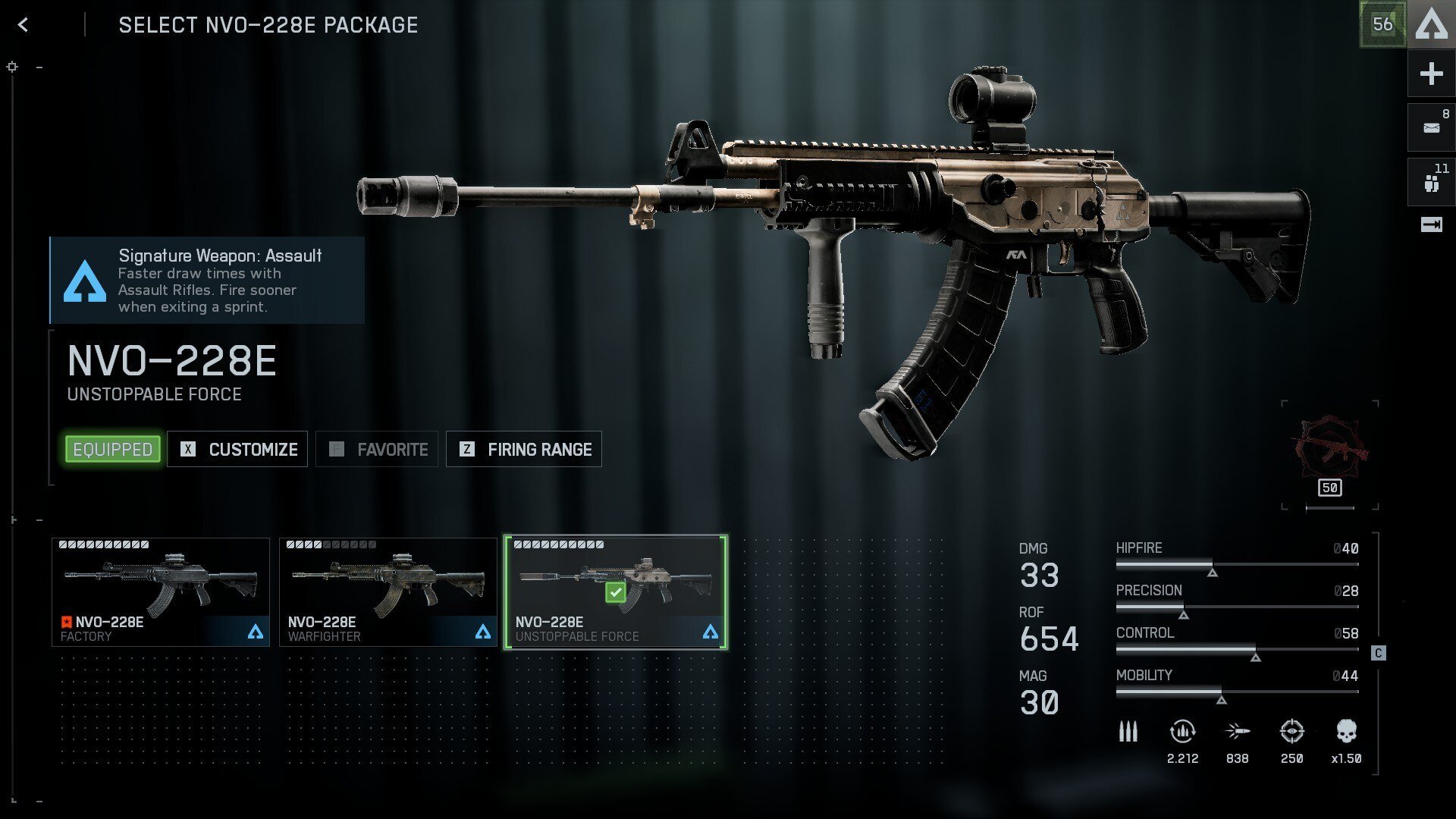This screenshot has width=1456, height=819.
Task: Select the Unstoppable Force package tile
Action: point(616,592)
